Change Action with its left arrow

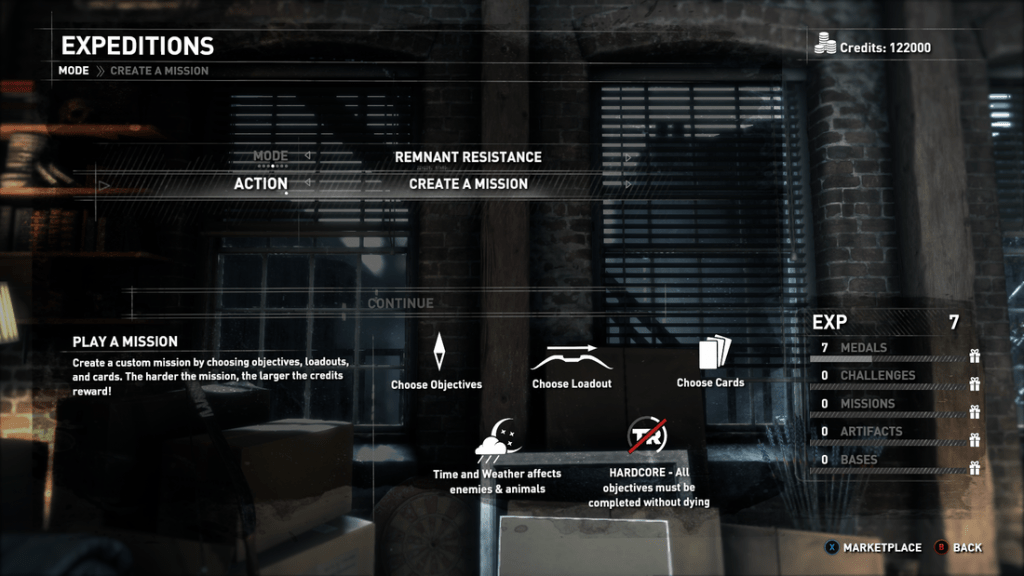pos(307,184)
